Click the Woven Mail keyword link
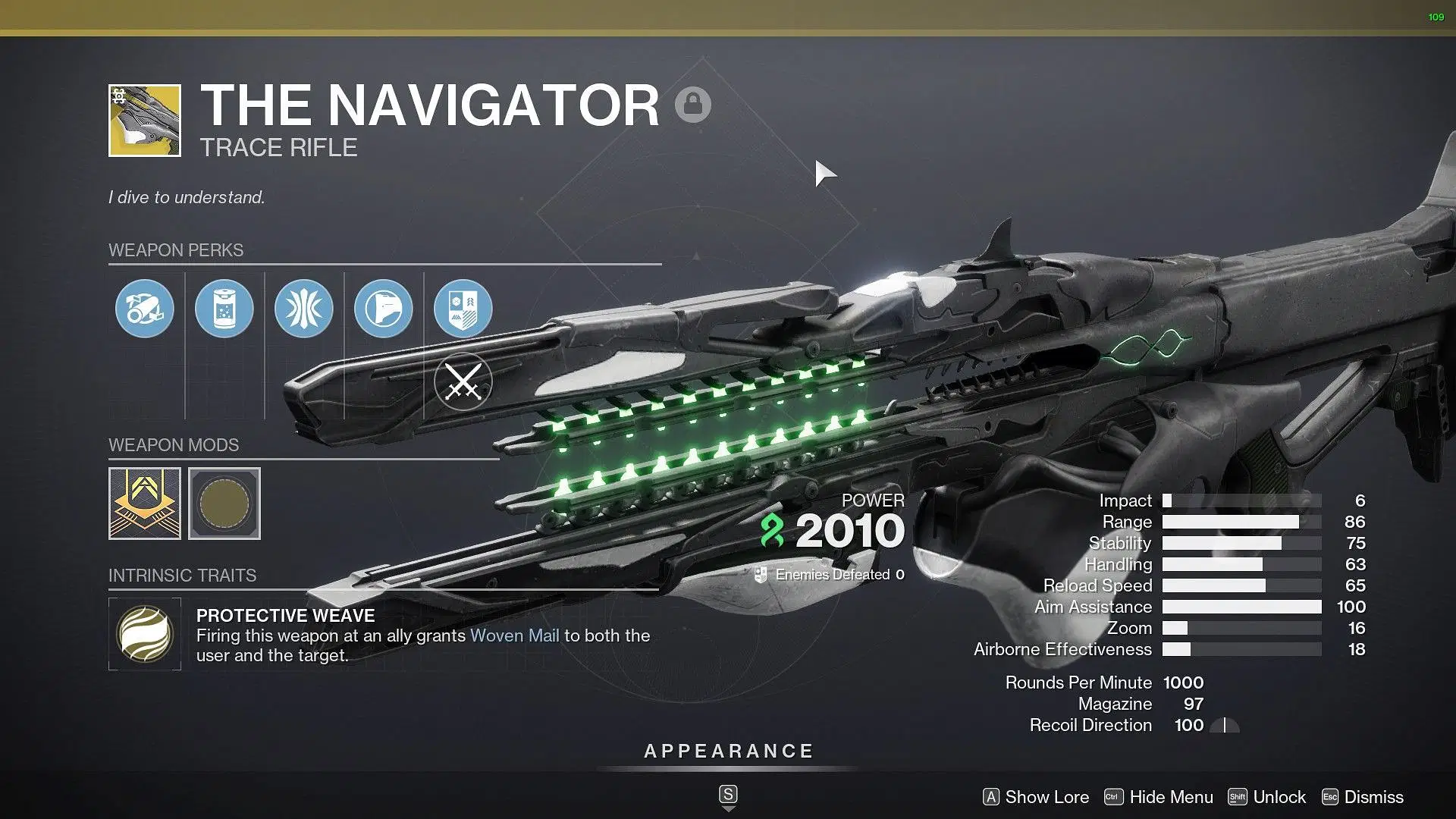The image size is (1456, 819). point(514,635)
